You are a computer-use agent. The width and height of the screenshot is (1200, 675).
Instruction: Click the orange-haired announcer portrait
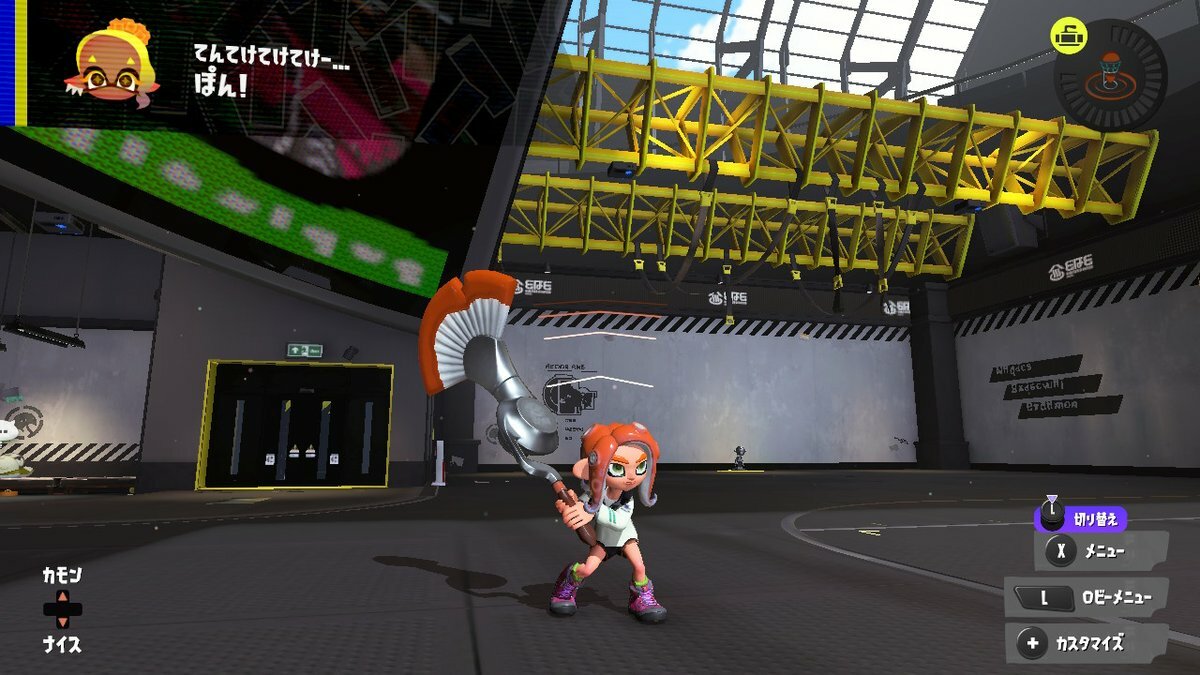point(113,62)
